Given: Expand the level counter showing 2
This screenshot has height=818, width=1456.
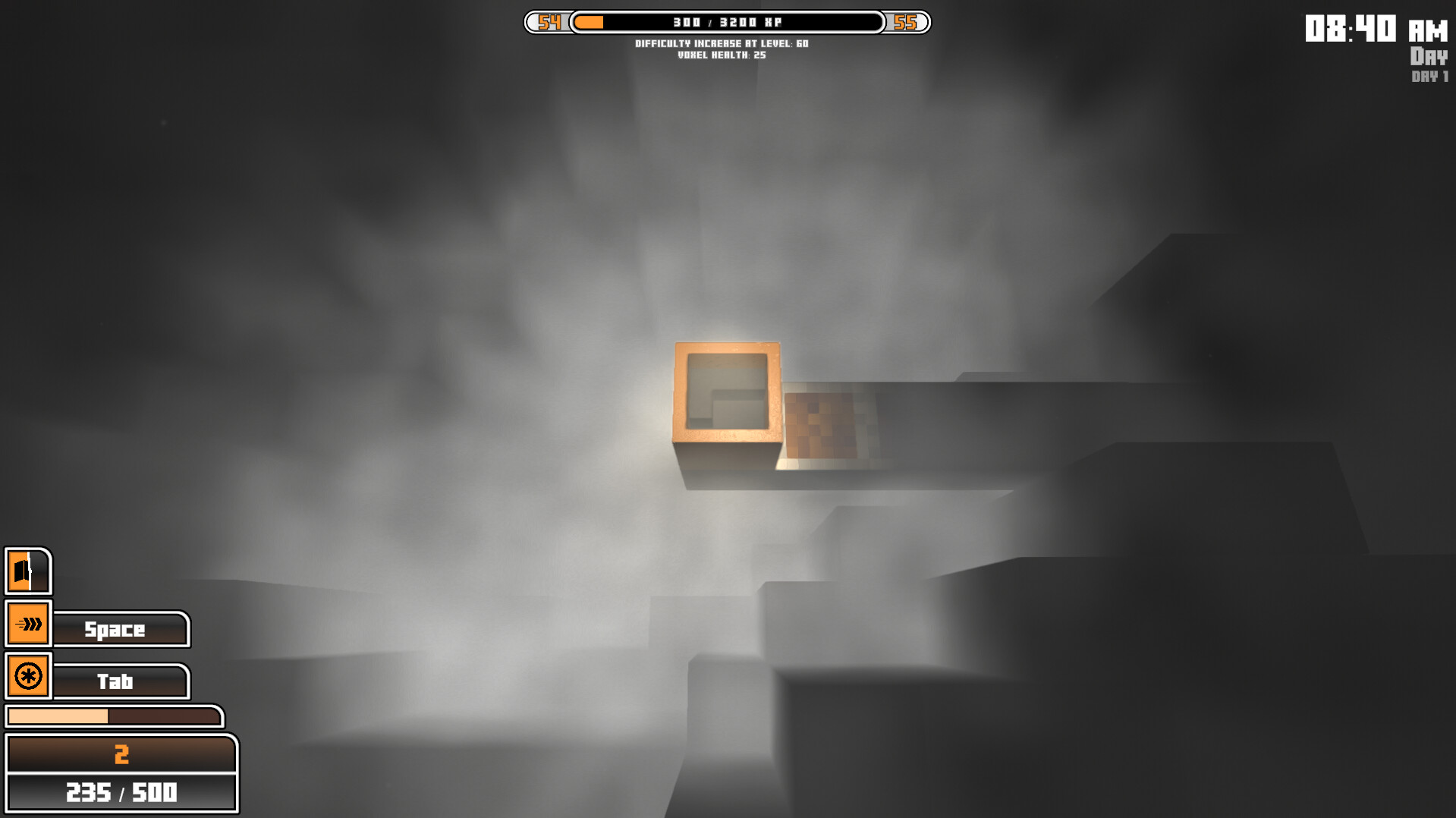Looking at the screenshot, I should pyautogui.click(x=121, y=754).
